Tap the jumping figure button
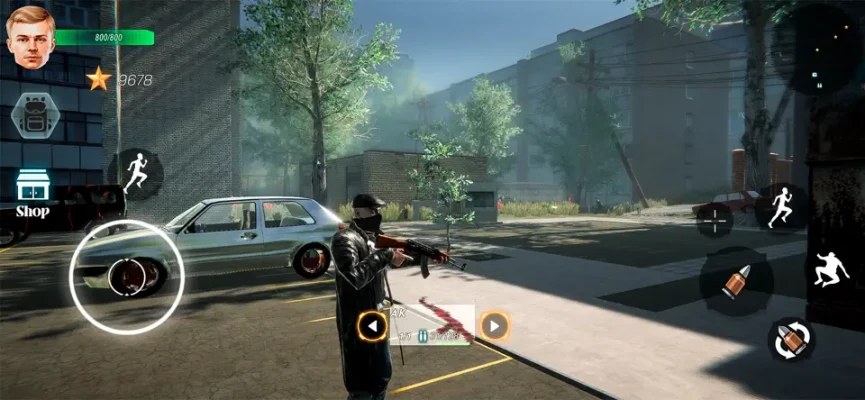Screen dimensions: 865x400 click(829, 269)
